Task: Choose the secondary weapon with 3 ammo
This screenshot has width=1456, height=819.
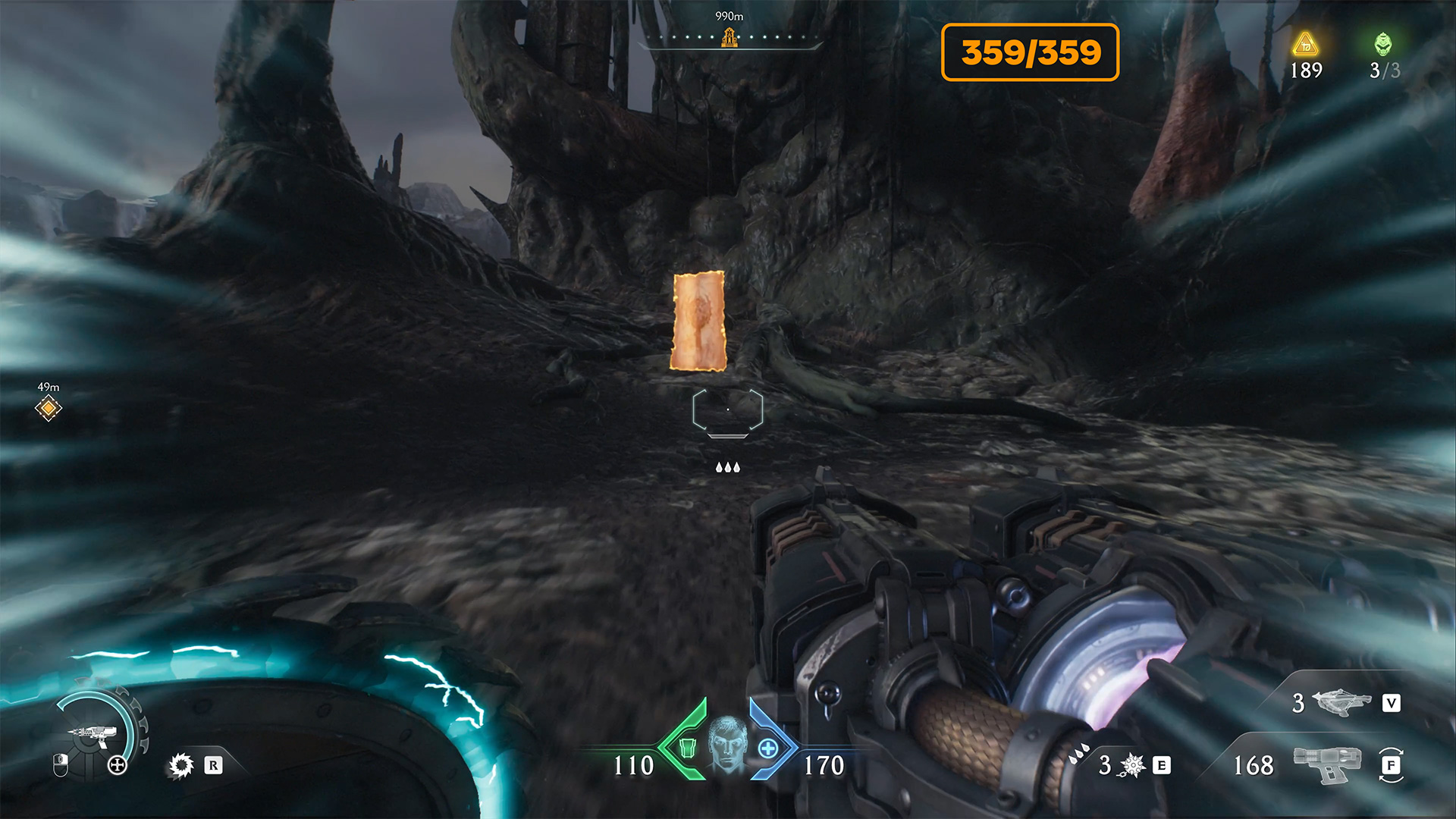Action: 1341,702
